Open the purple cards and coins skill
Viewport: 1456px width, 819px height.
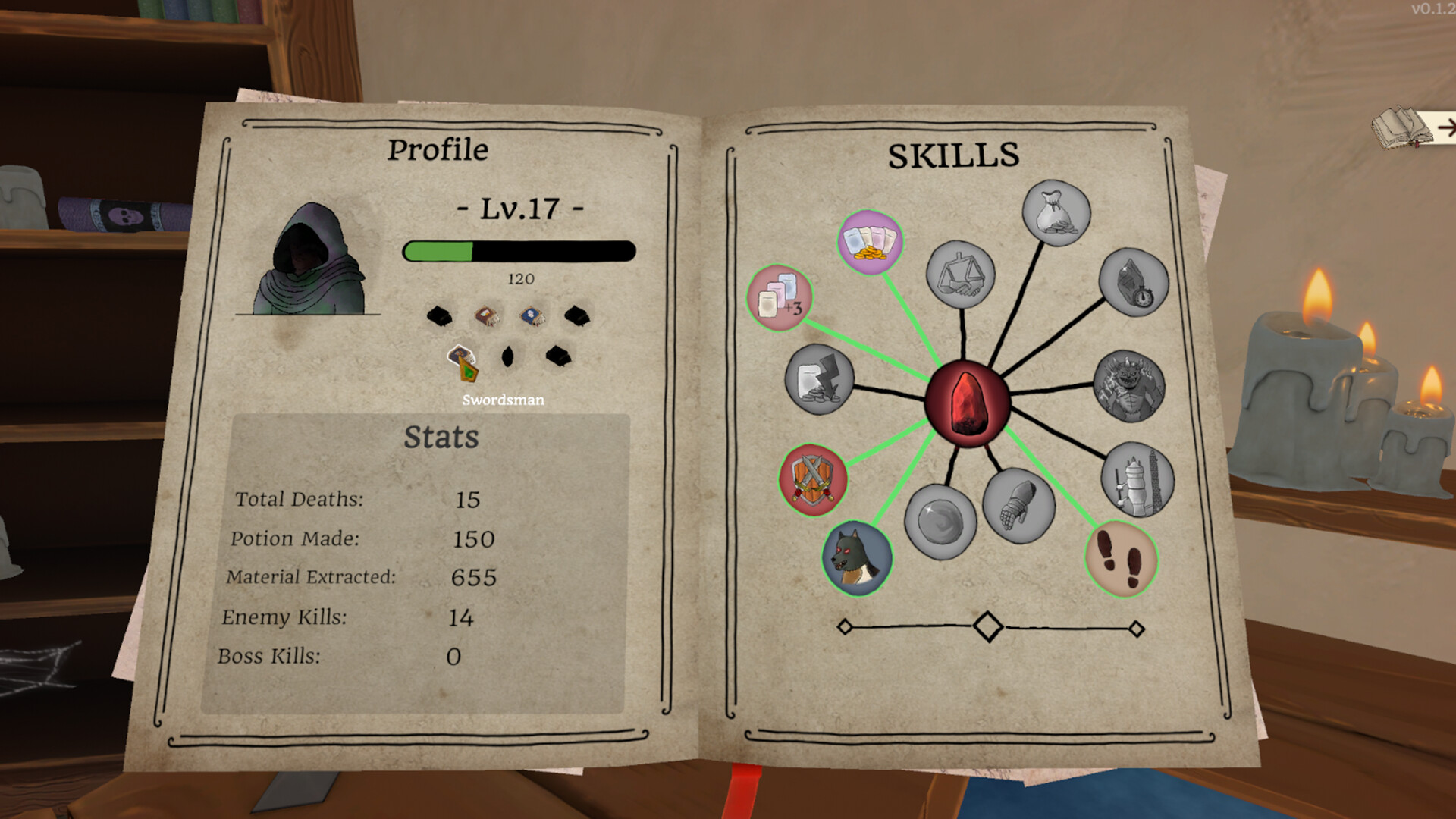870,242
